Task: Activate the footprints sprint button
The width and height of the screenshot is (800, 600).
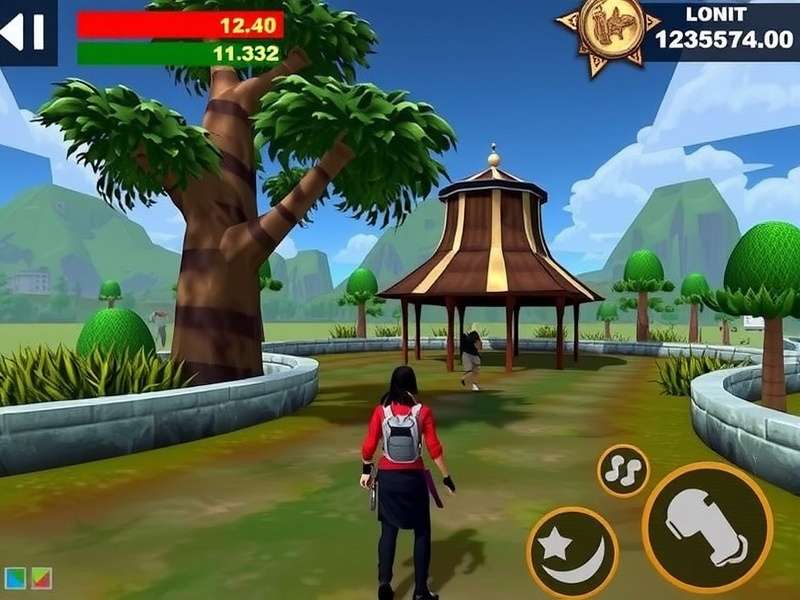Action: (623, 470)
